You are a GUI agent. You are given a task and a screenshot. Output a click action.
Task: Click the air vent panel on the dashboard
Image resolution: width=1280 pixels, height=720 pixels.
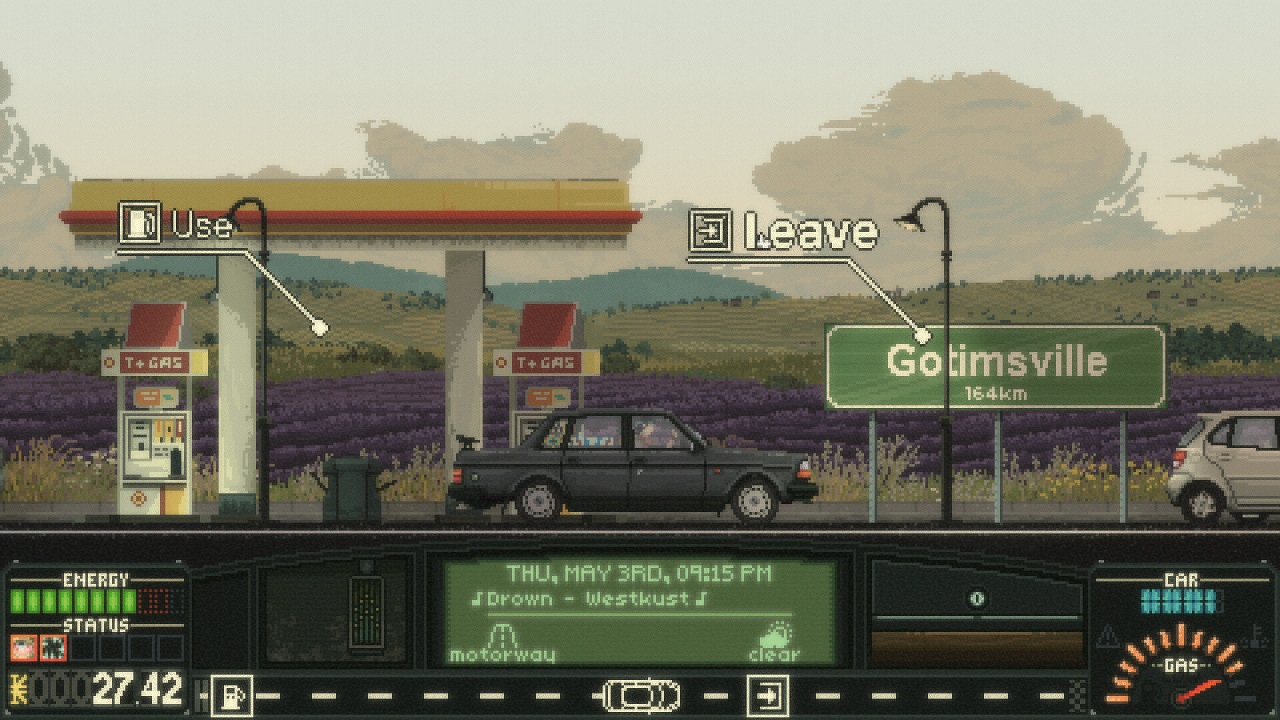365,611
